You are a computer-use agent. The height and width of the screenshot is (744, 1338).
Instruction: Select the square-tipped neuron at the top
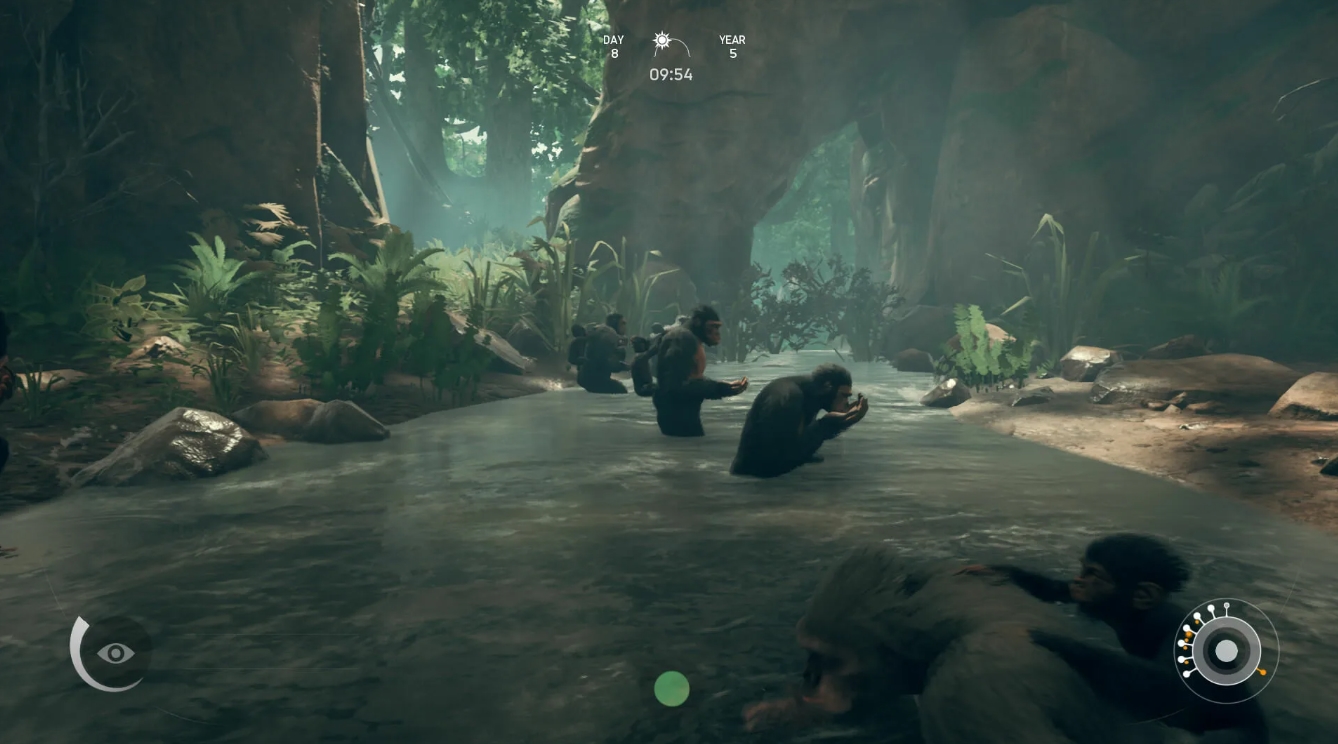[x=1226, y=605]
